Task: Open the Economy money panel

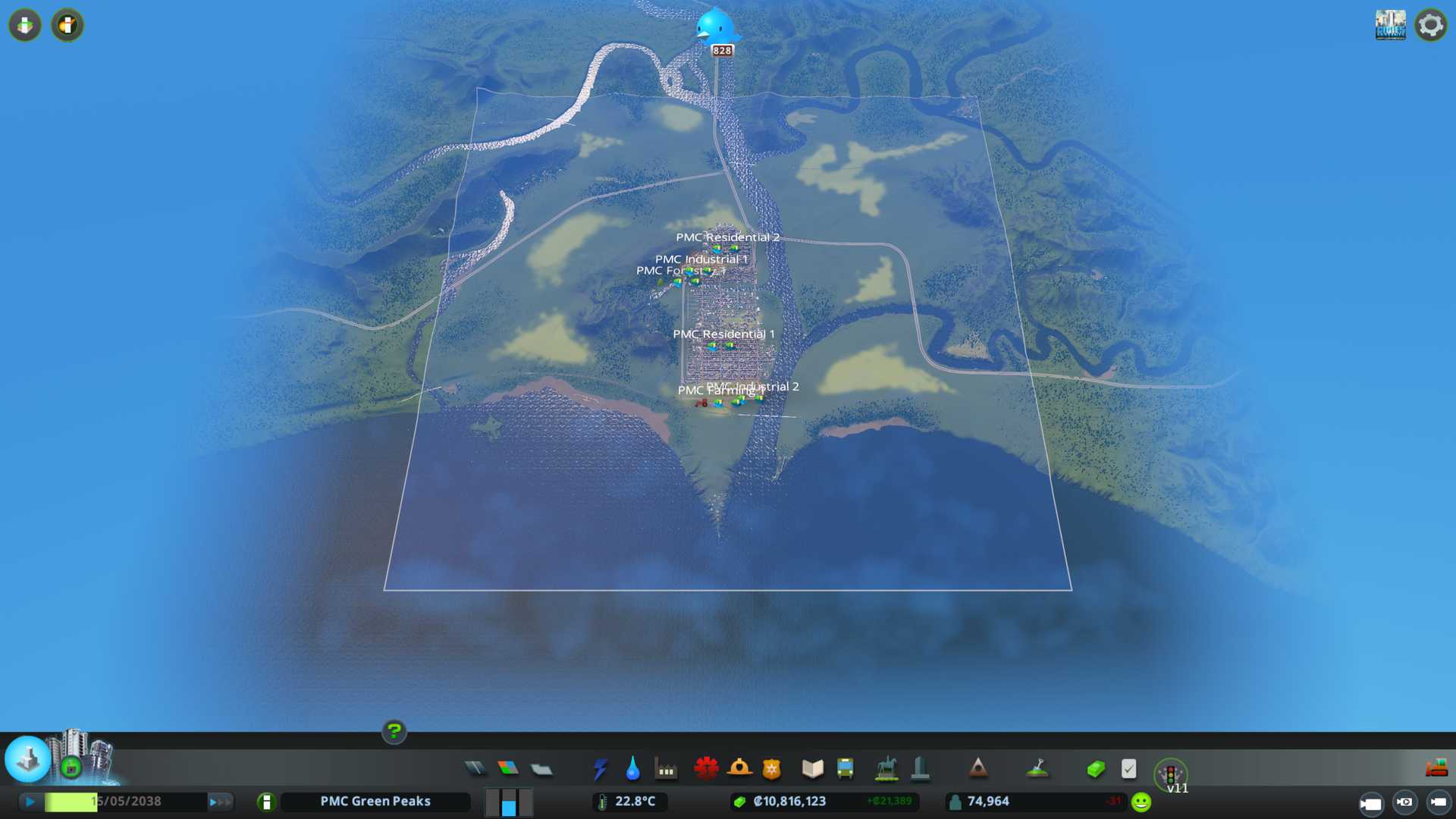Action: click(x=1095, y=769)
